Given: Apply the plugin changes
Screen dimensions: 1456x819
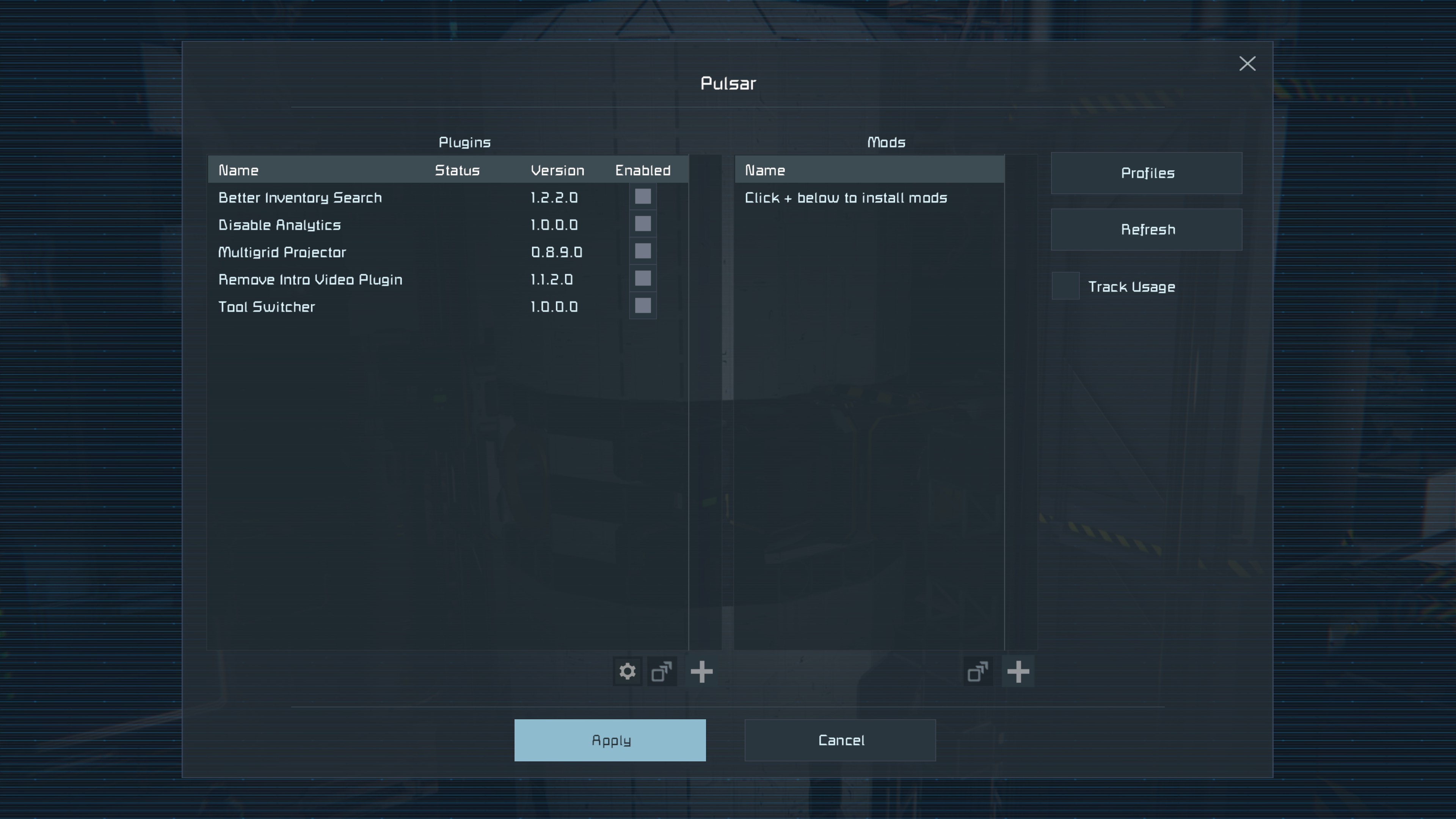Looking at the screenshot, I should point(609,740).
